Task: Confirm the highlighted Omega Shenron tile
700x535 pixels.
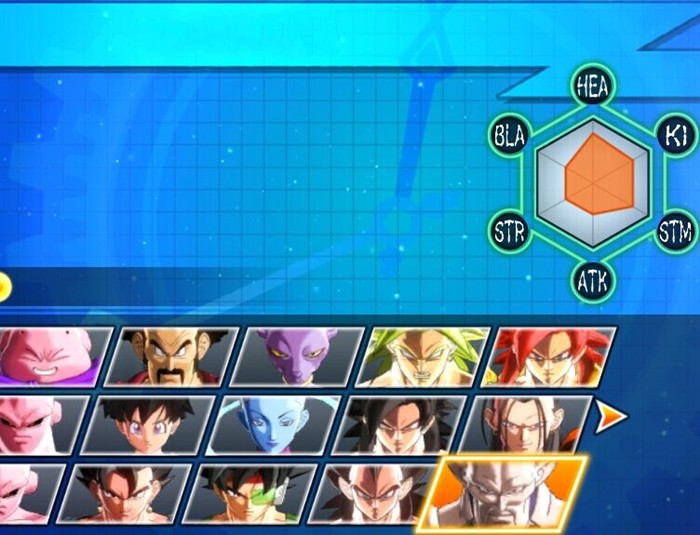Action: click(x=503, y=493)
